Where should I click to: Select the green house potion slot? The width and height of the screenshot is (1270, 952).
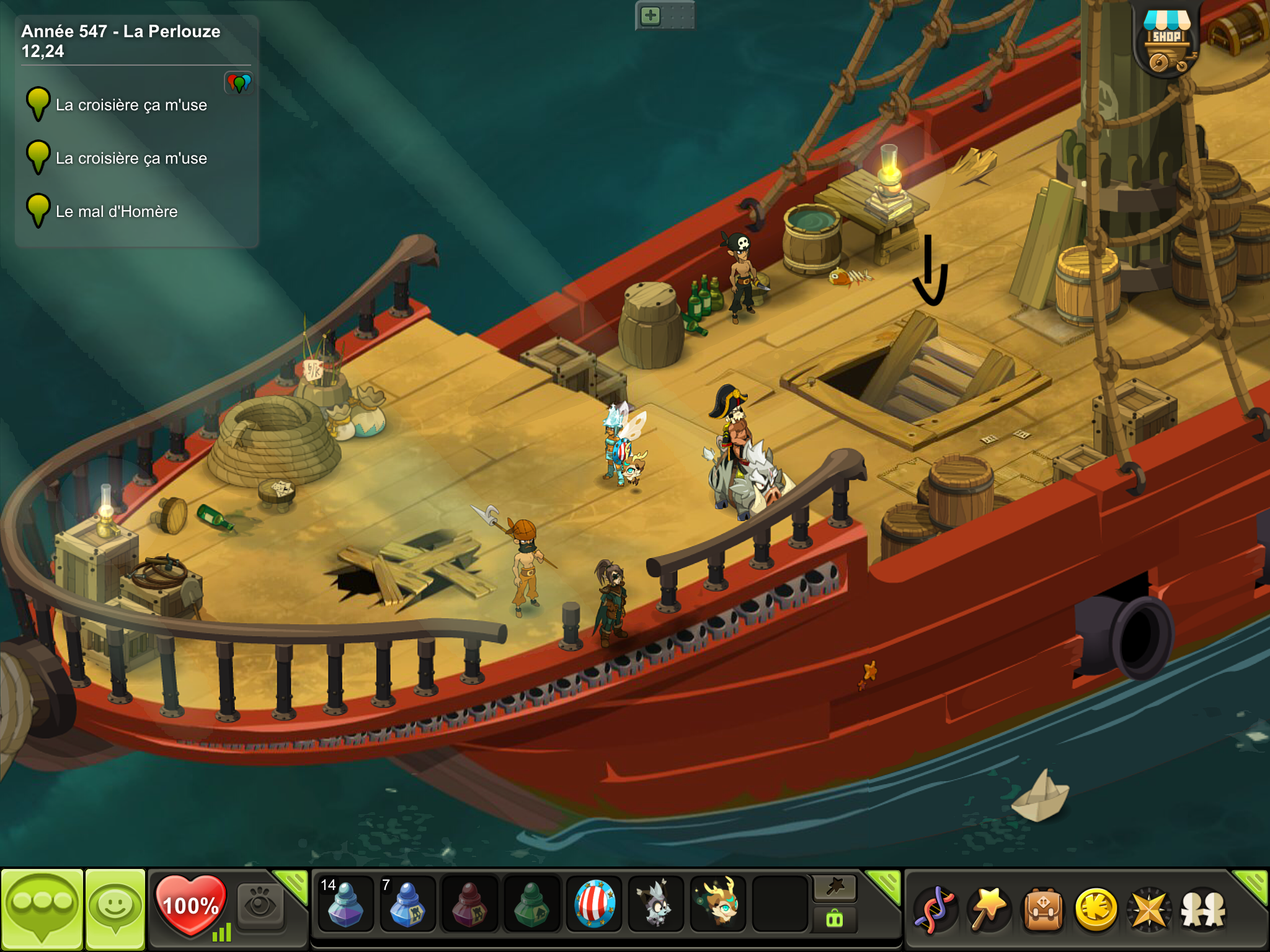pyautogui.click(x=531, y=904)
